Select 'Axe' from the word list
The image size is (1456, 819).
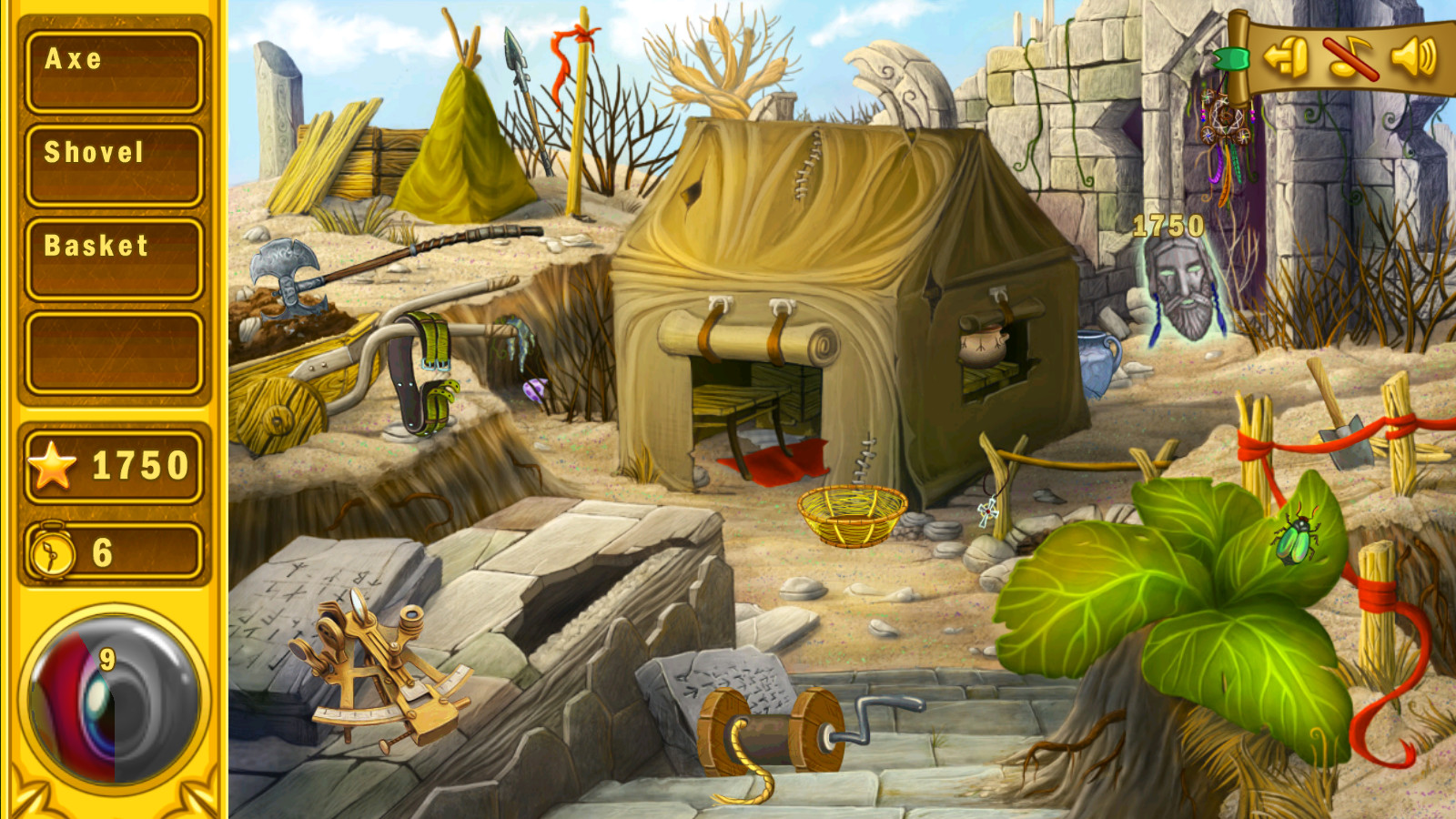(x=112, y=64)
